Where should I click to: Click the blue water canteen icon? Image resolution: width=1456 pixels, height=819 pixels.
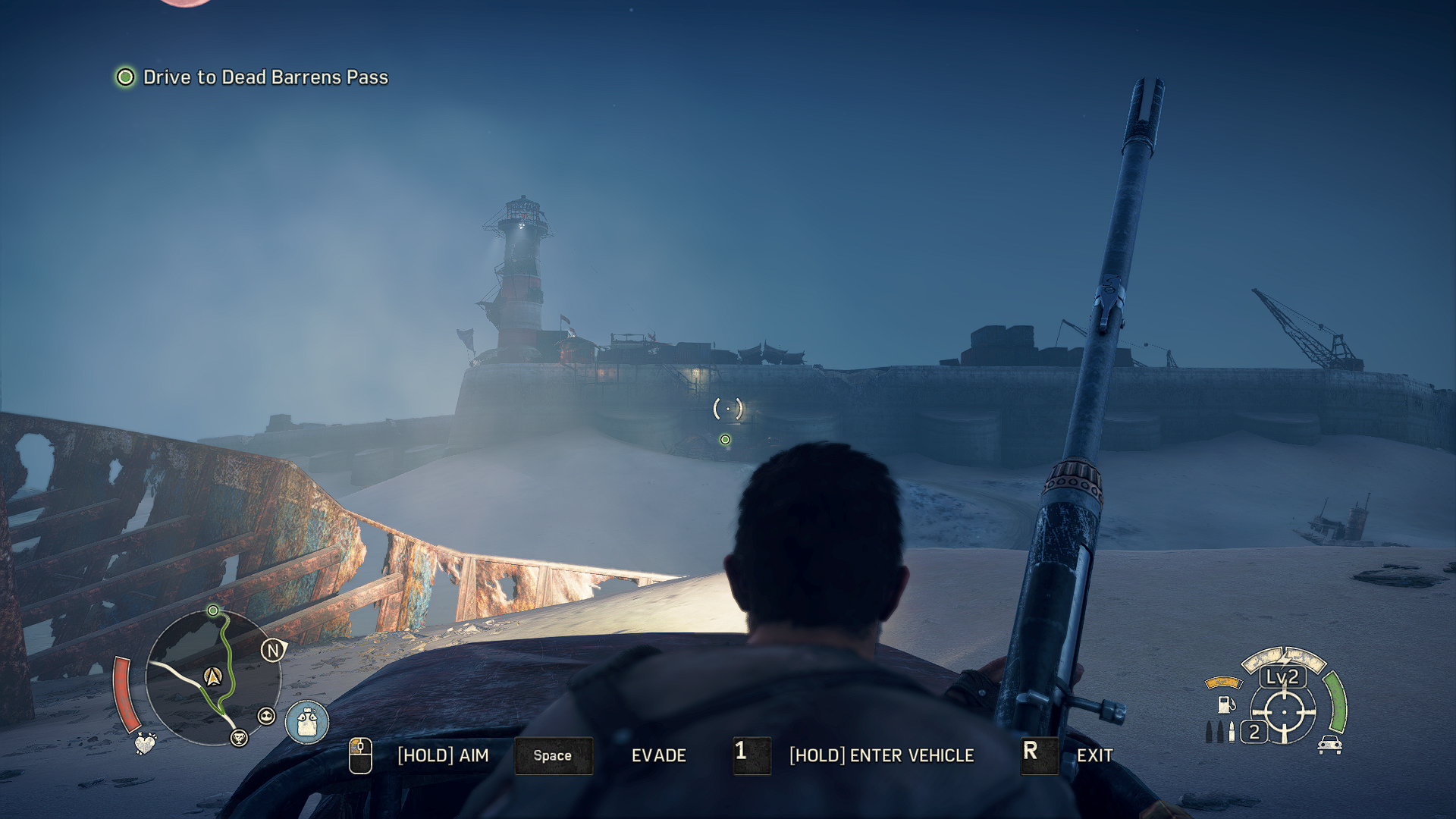(307, 722)
